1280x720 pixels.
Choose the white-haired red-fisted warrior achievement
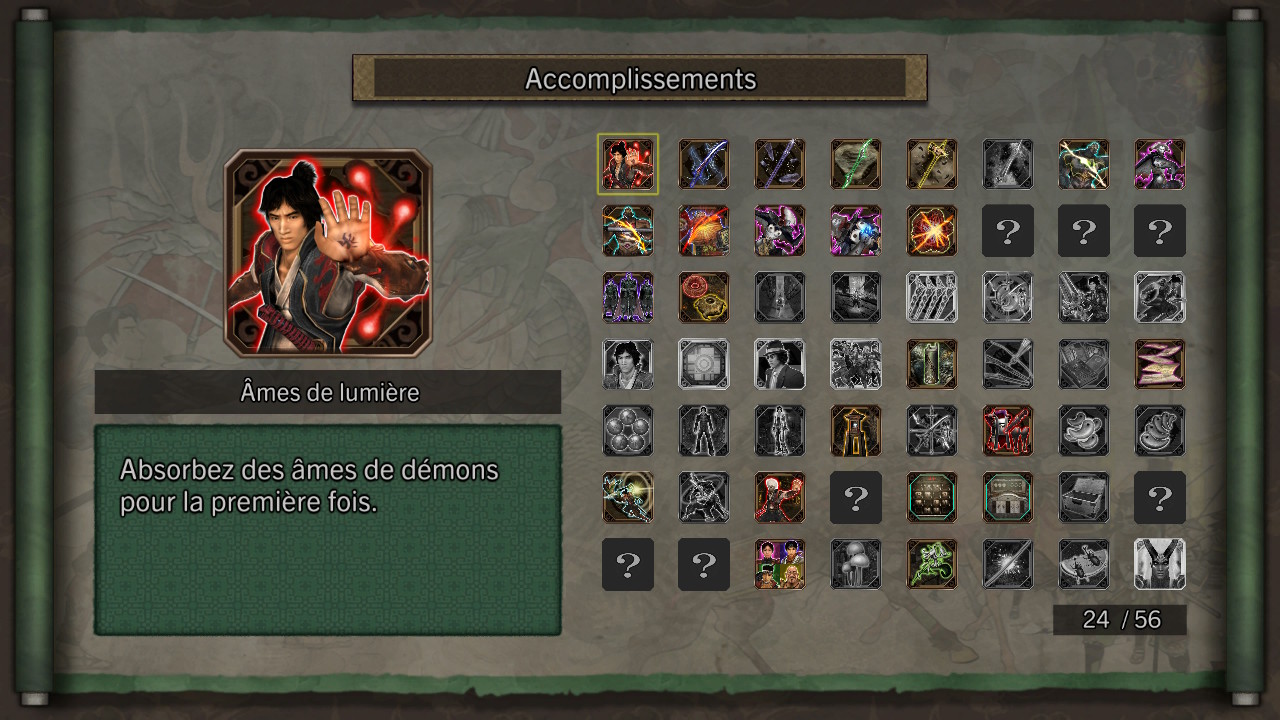[x=780, y=498]
